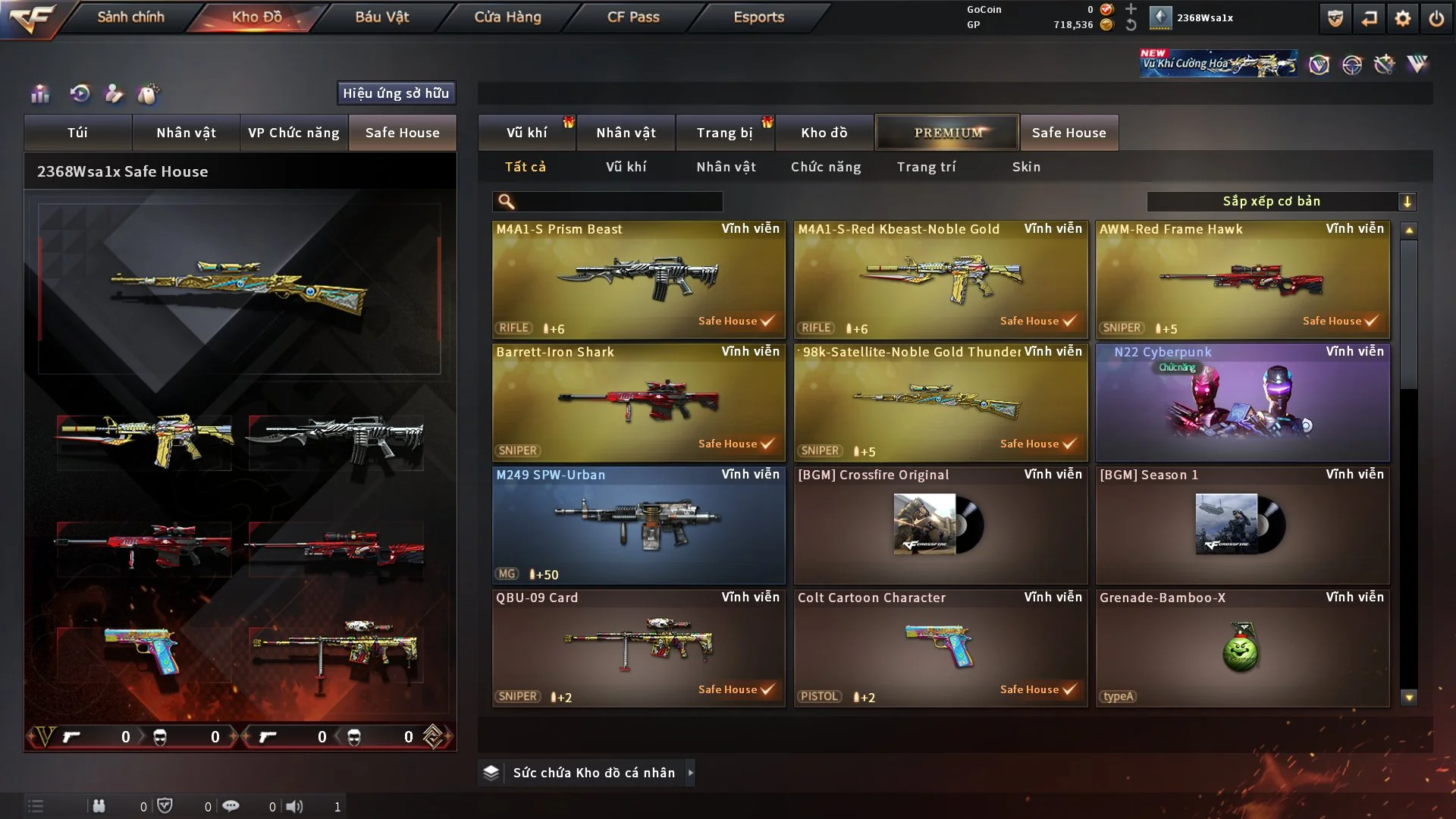This screenshot has height=819, width=1456.
Task: Click the power exit button
Action: 1436,18
